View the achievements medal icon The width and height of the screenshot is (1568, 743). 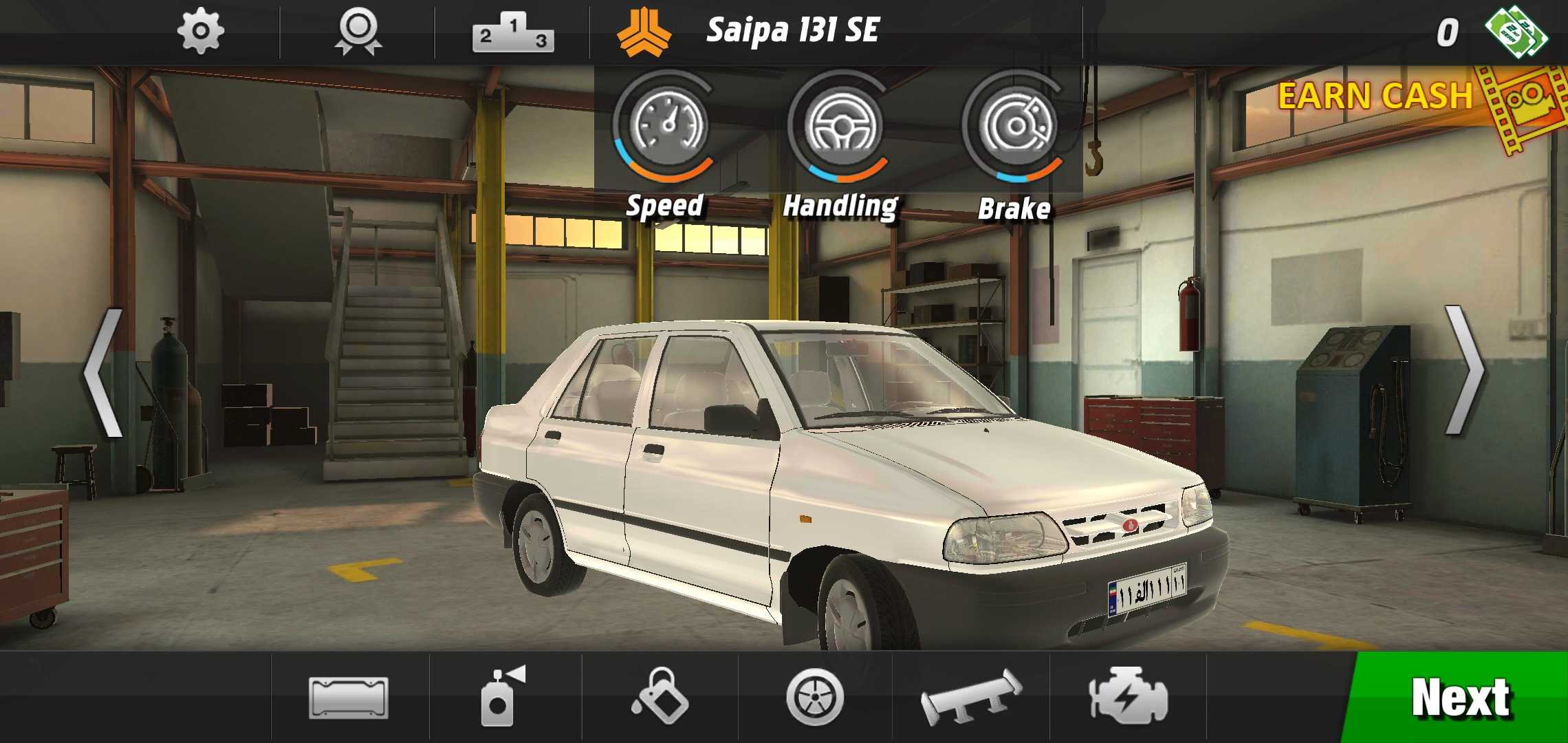point(358,32)
